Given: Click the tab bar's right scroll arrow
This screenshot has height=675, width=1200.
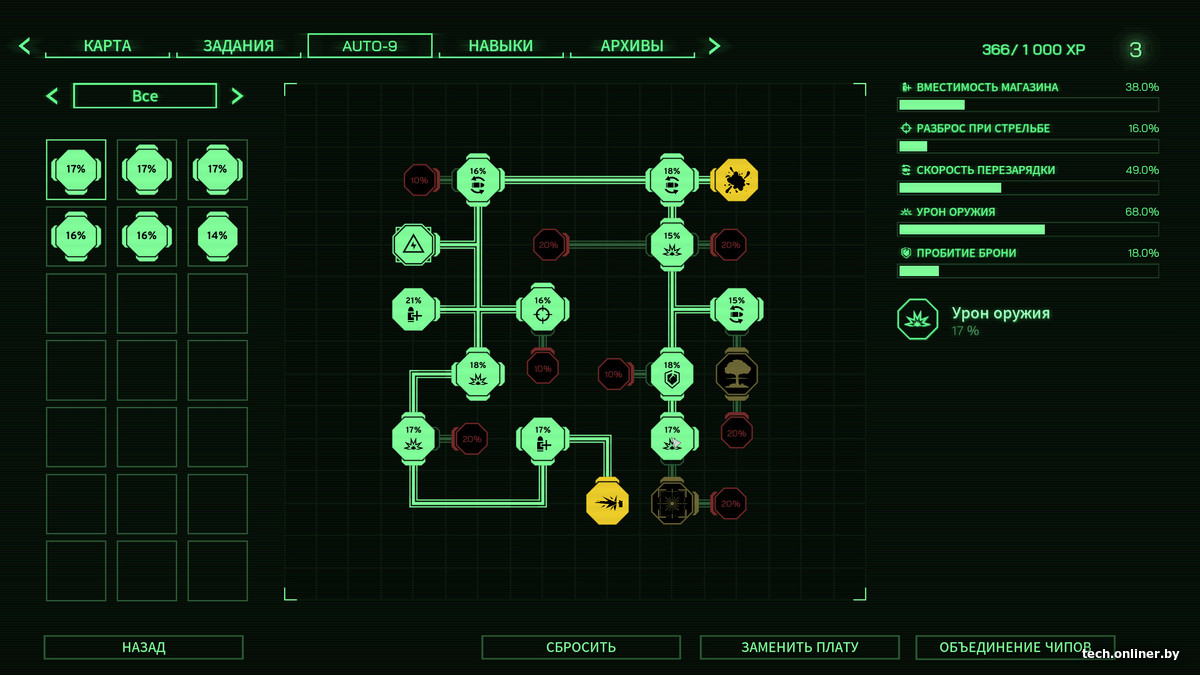Looking at the screenshot, I should (714, 46).
